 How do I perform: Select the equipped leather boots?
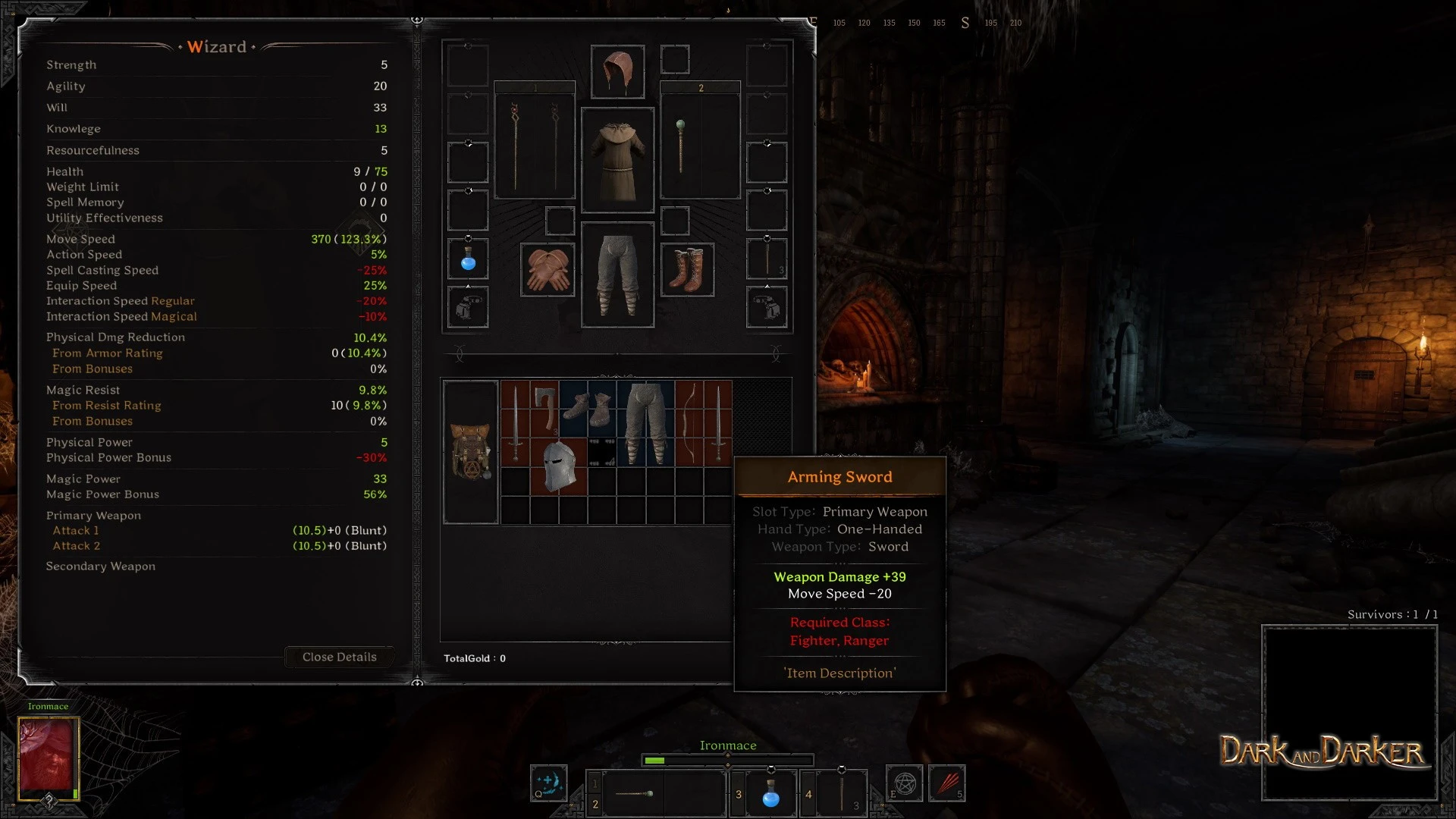[687, 270]
